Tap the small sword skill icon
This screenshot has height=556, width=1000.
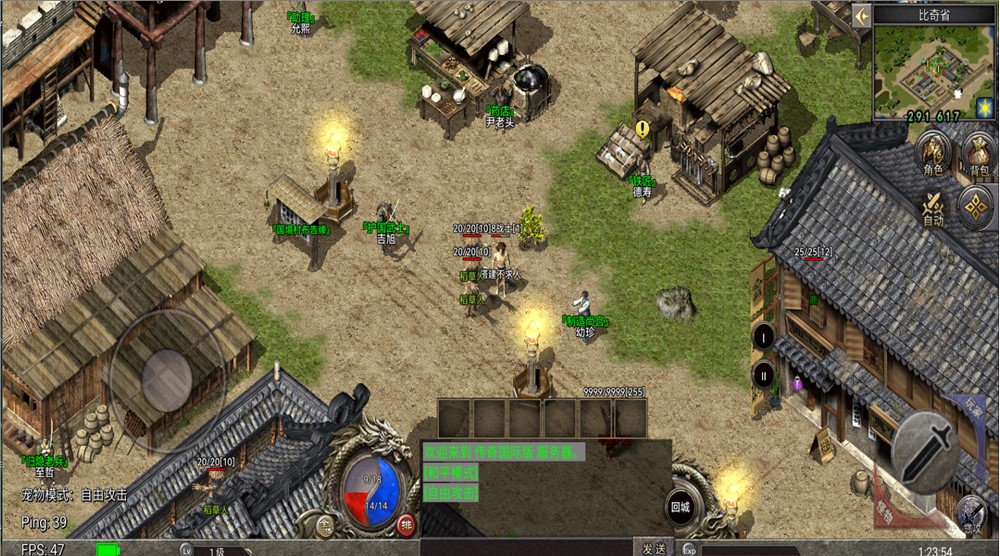coord(969,510)
